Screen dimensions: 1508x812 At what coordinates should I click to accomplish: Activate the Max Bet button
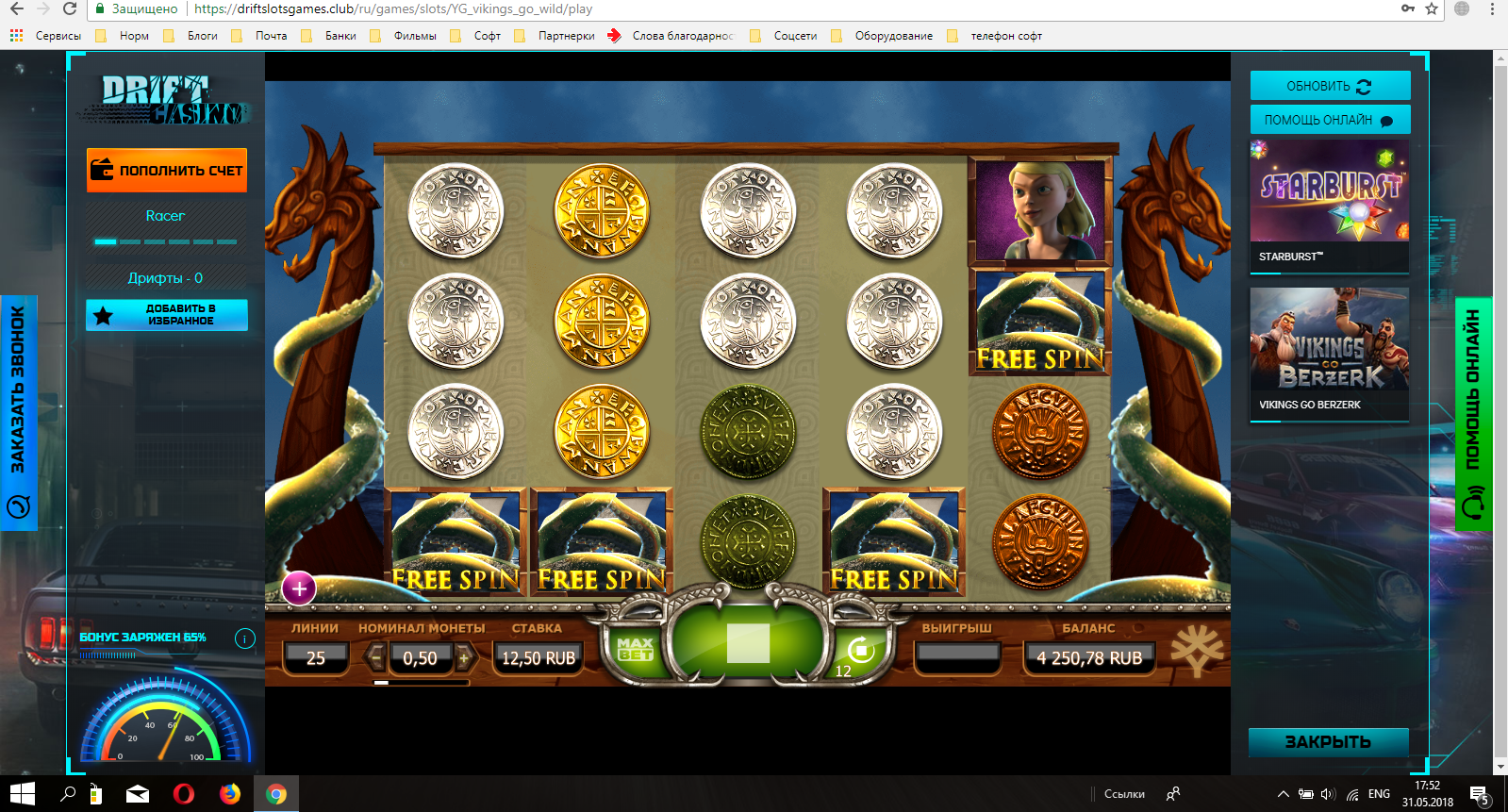(635, 649)
